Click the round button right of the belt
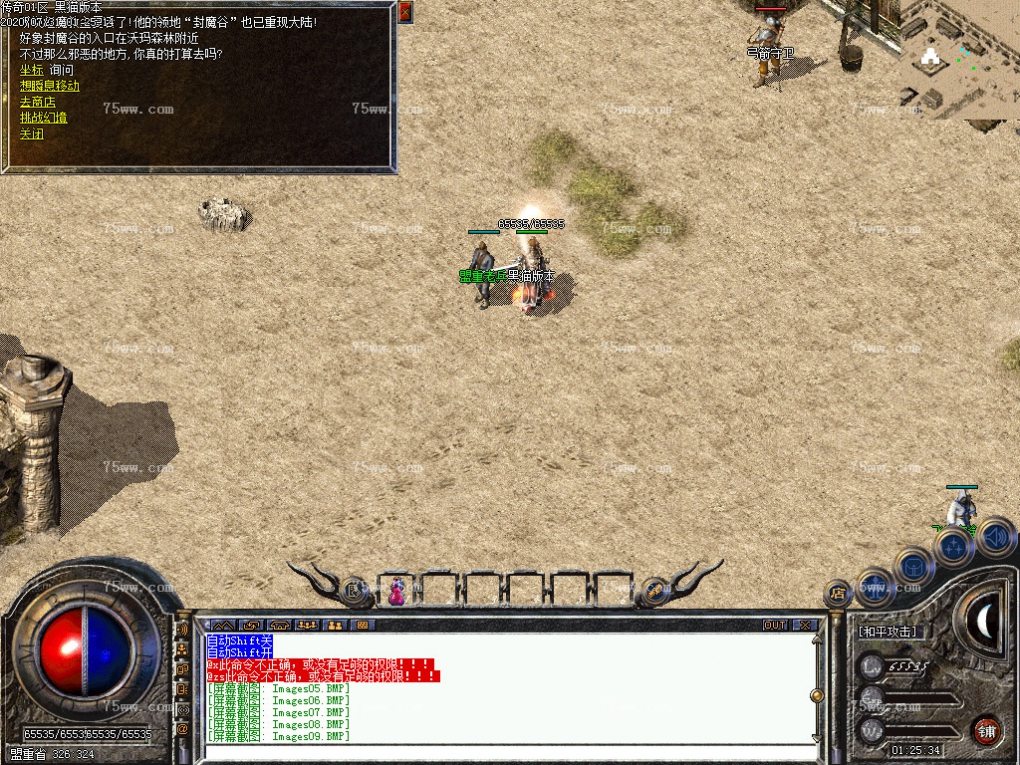1020x765 pixels. pyautogui.click(x=654, y=590)
